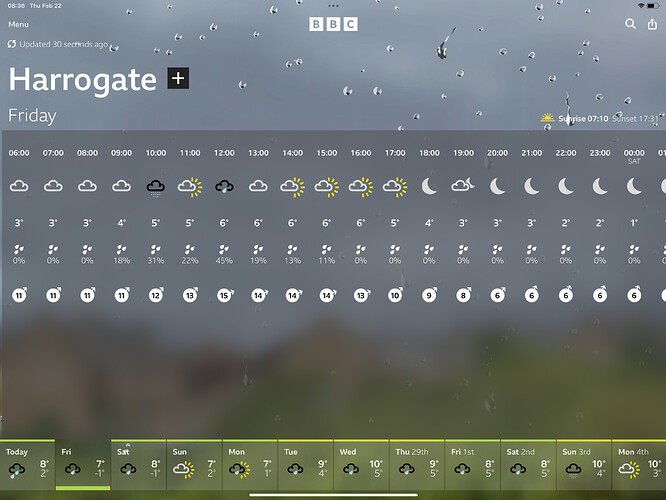The width and height of the screenshot is (666, 500).
Task: Tap the search magnifier icon
Action: tap(630, 24)
